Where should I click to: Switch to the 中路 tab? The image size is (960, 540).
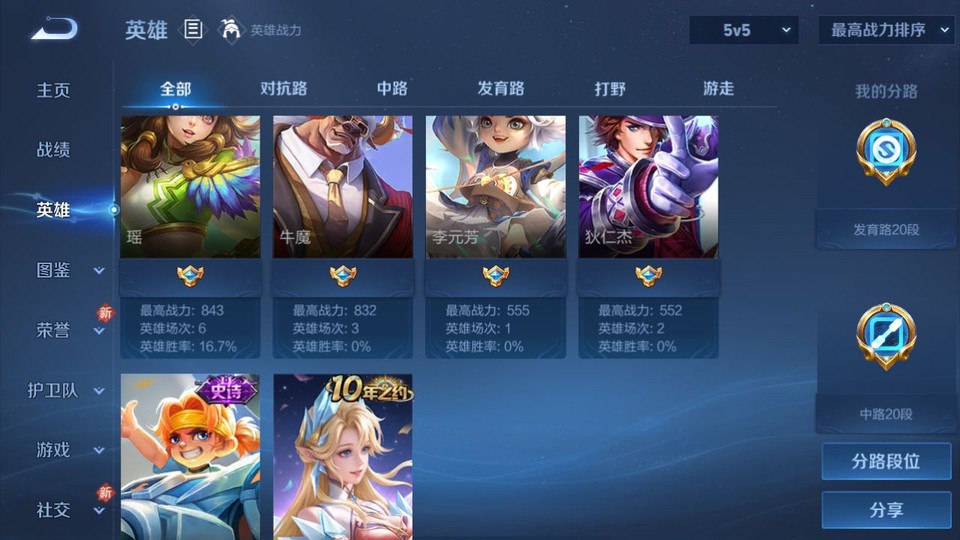[392, 89]
